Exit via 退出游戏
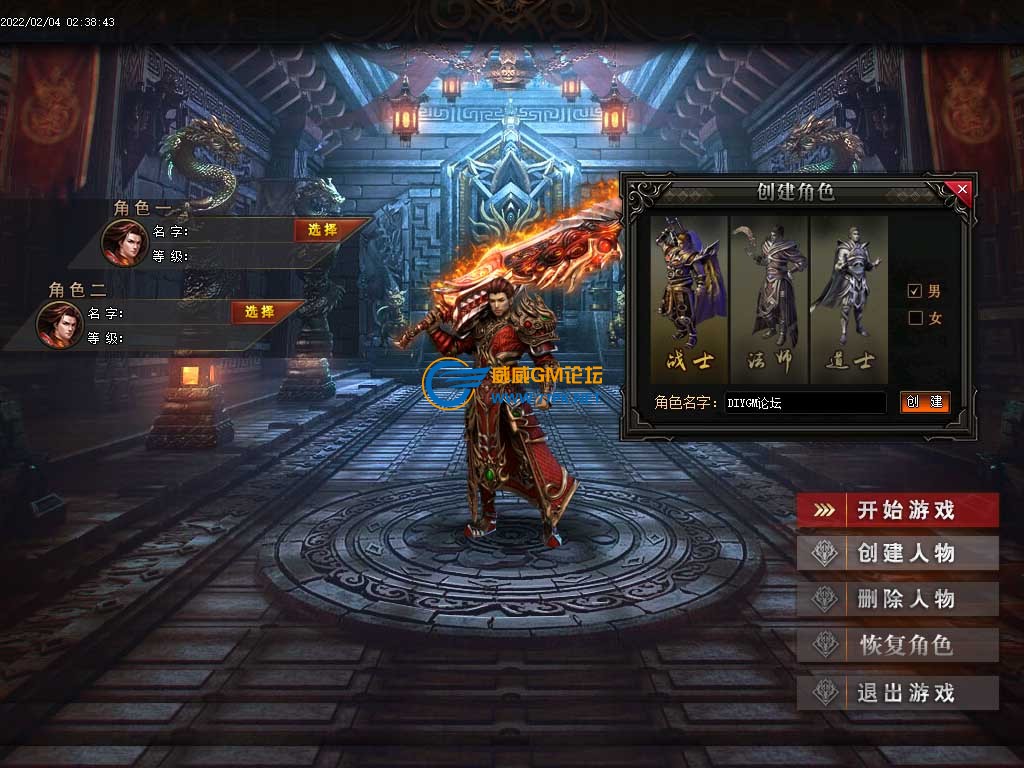Viewport: 1024px width, 768px height. point(897,692)
